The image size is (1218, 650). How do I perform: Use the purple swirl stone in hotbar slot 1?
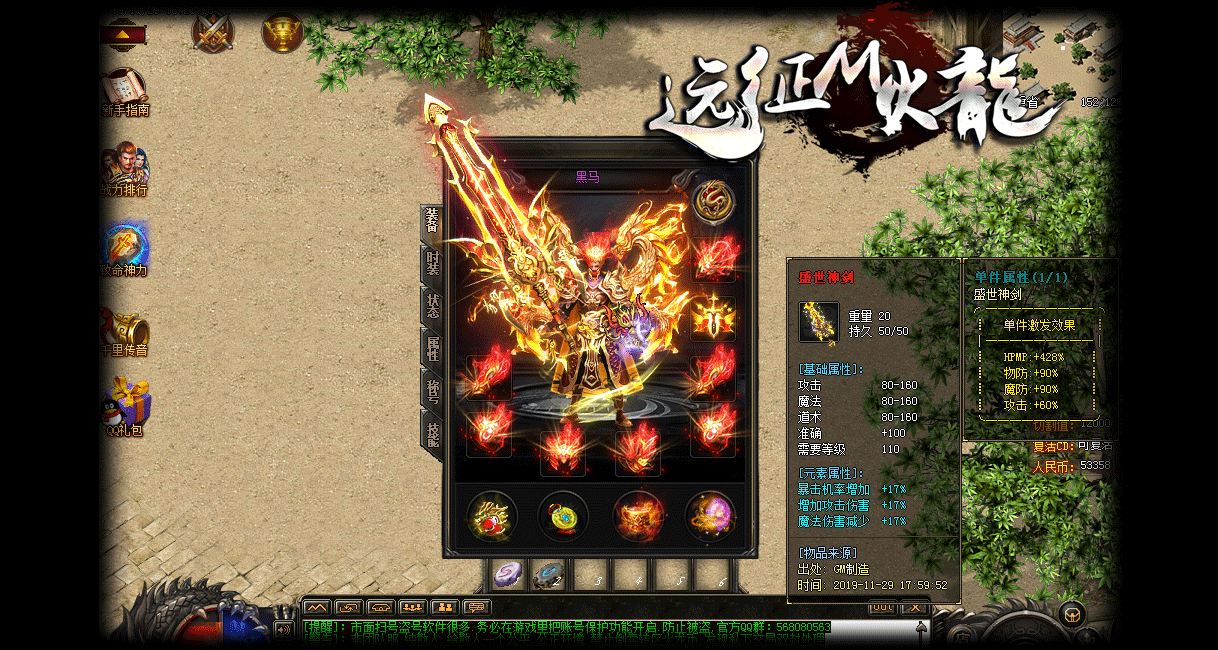pyautogui.click(x=509, y=575)
